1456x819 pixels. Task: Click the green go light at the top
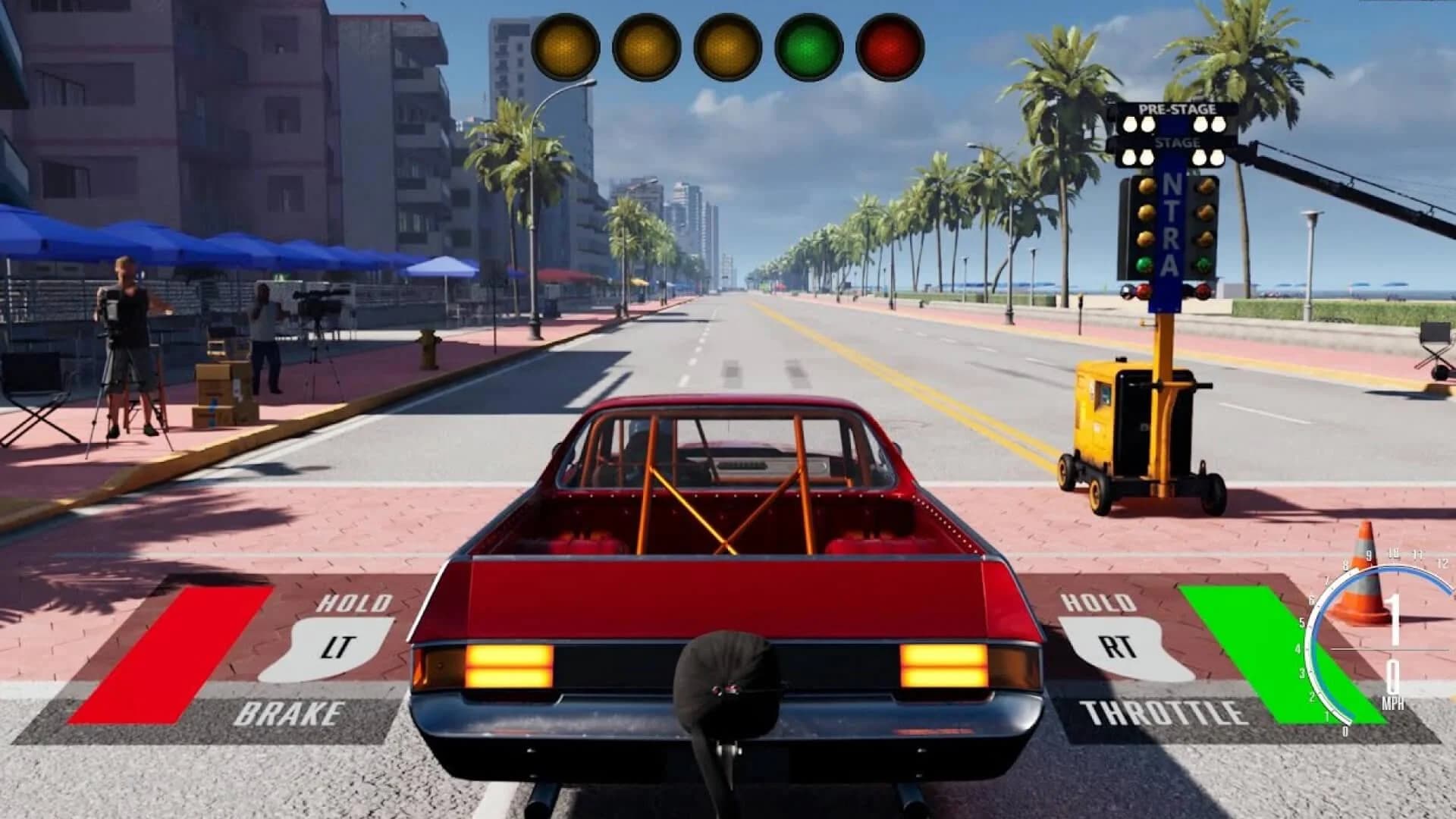(806, 48)
